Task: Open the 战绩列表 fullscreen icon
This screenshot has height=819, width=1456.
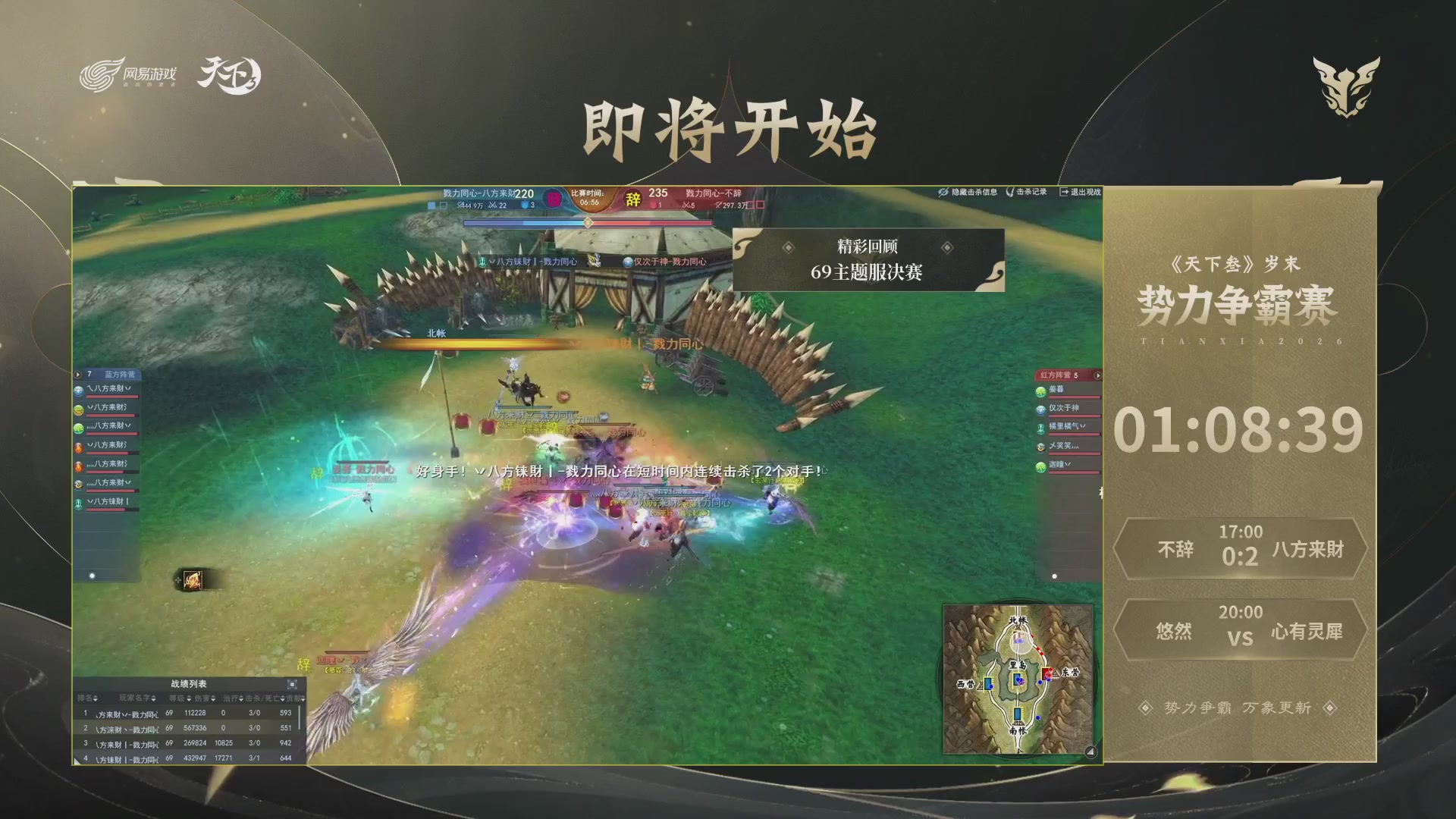Action: pos(292,684)
